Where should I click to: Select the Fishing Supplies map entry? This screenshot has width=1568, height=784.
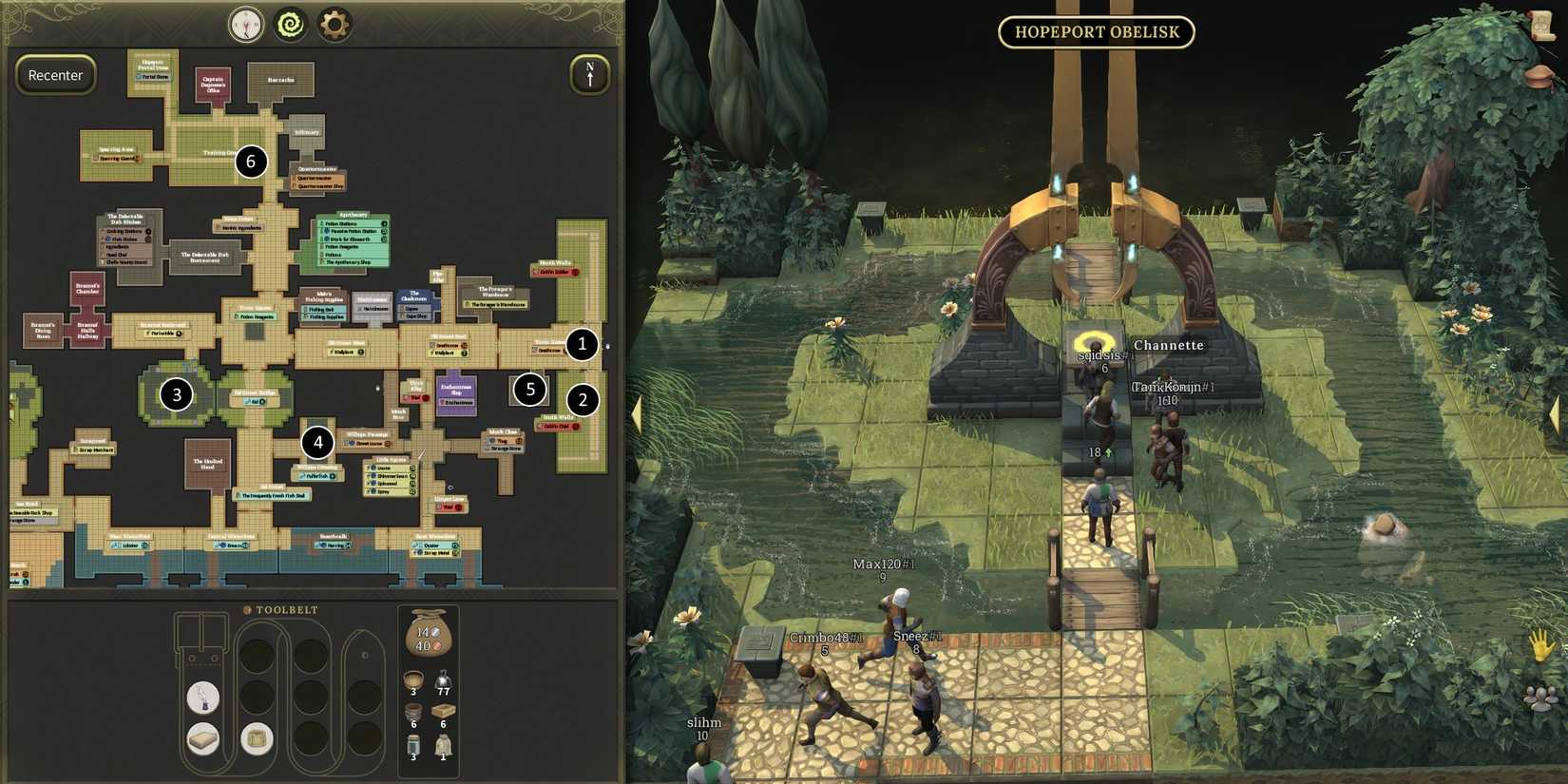[x=325, y=316]
